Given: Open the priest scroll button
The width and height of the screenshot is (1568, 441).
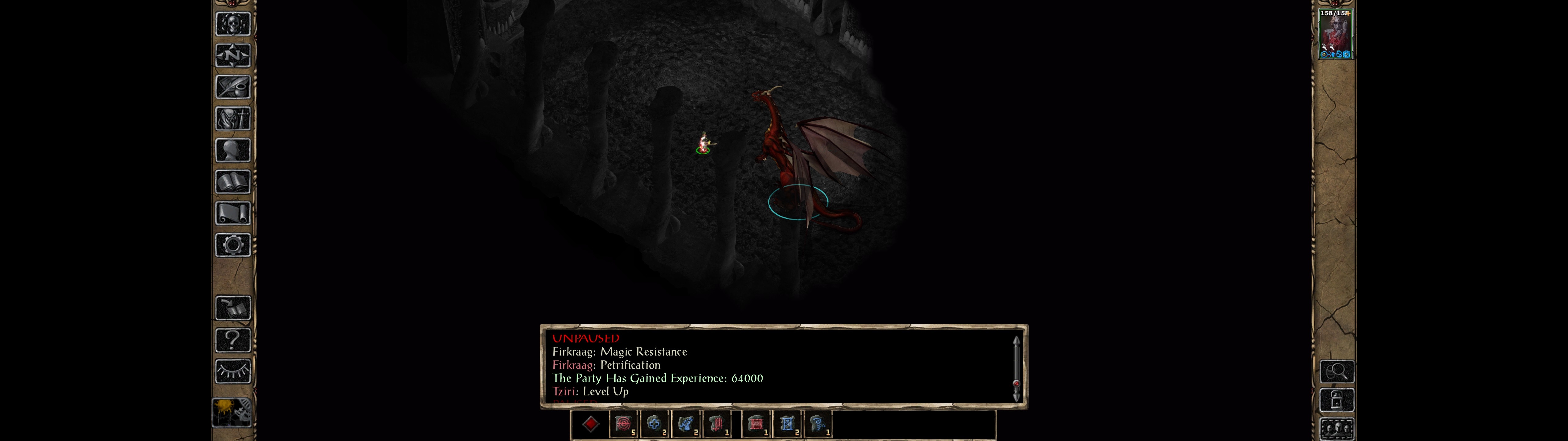Looking at the screenshot, I should (232, 213).
